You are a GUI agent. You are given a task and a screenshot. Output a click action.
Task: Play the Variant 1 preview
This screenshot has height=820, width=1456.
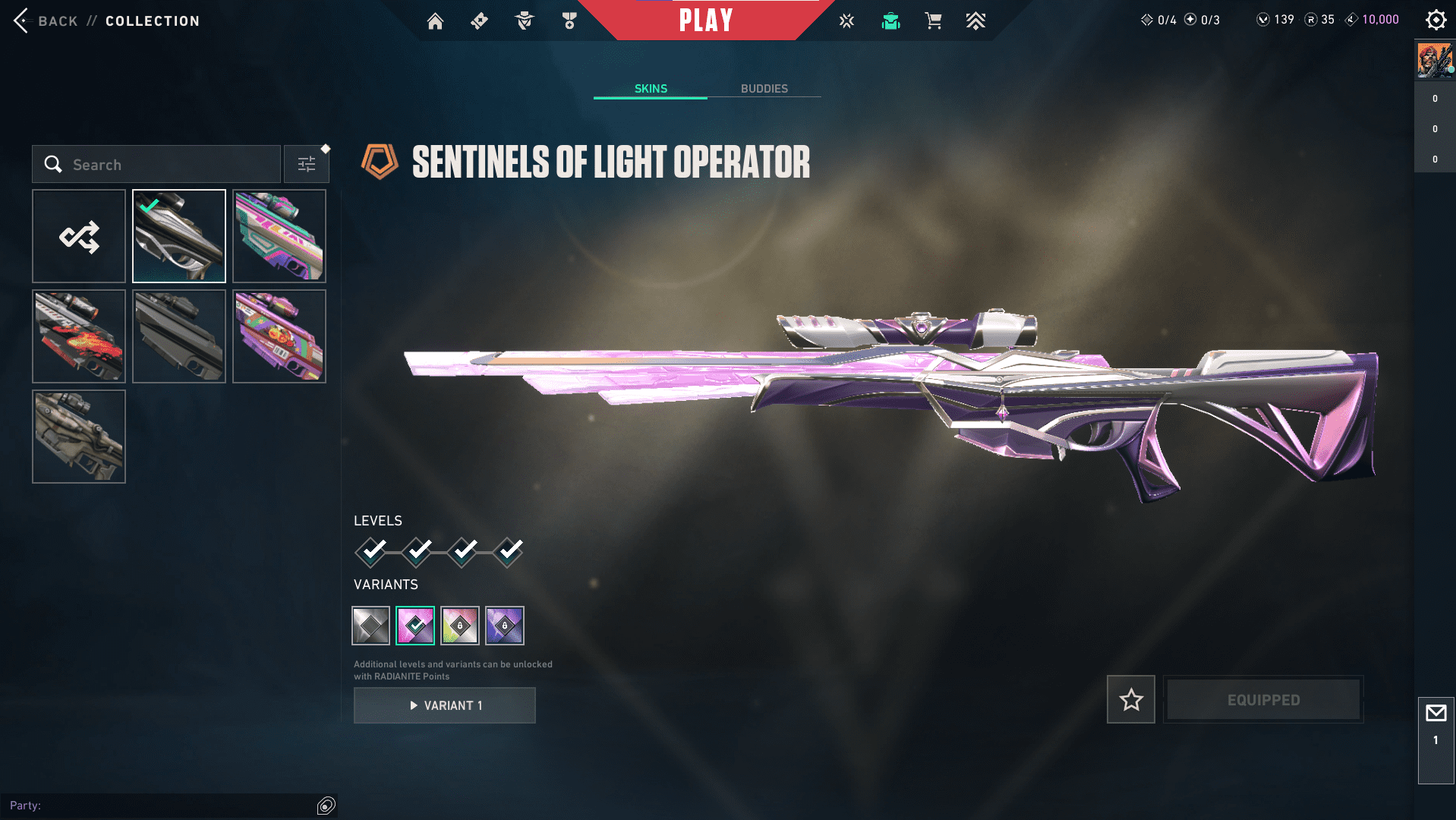(x=445, y=705)
